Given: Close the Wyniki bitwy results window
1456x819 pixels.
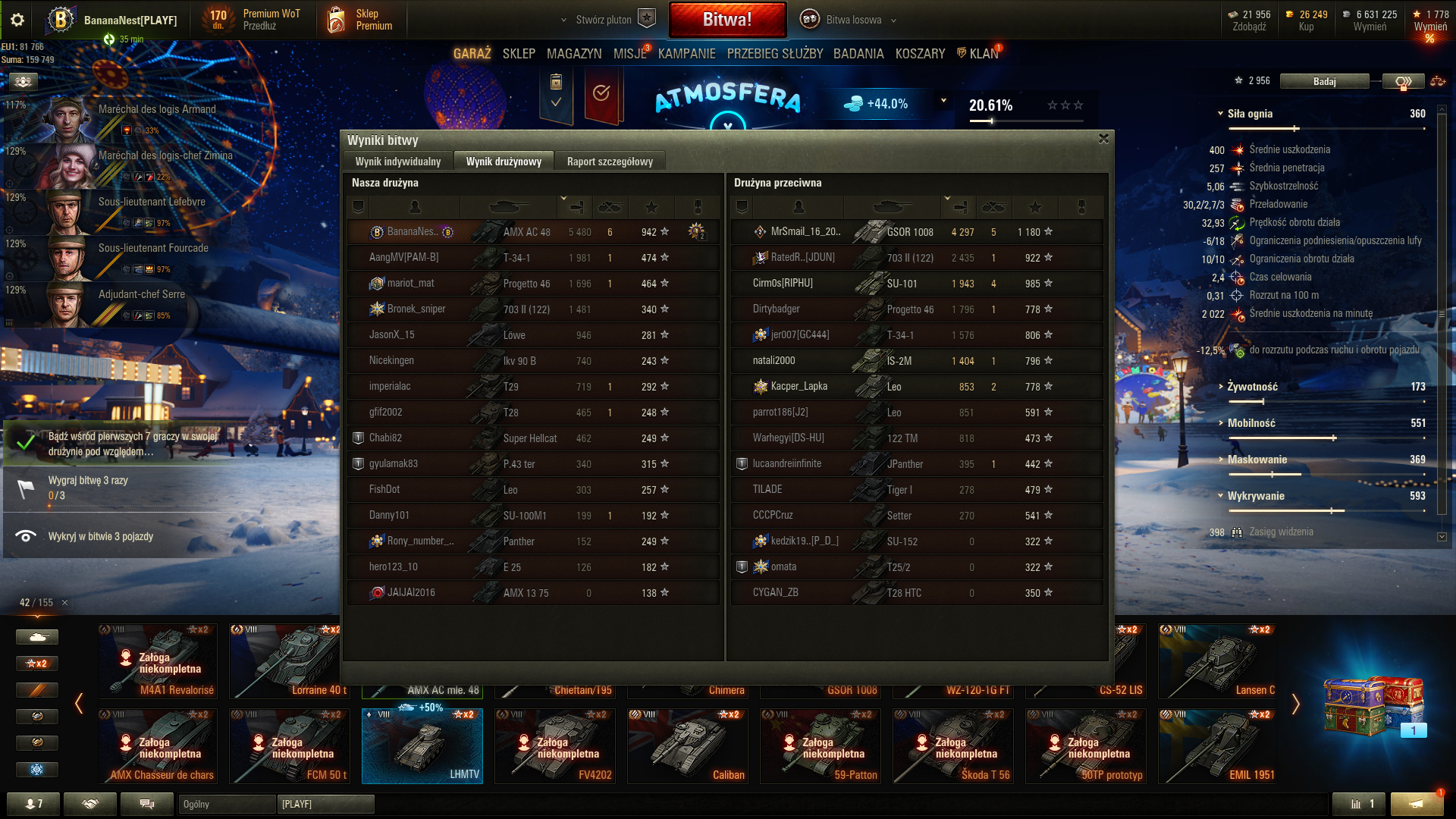Looking at the screenshot, I should point(1103,139).
